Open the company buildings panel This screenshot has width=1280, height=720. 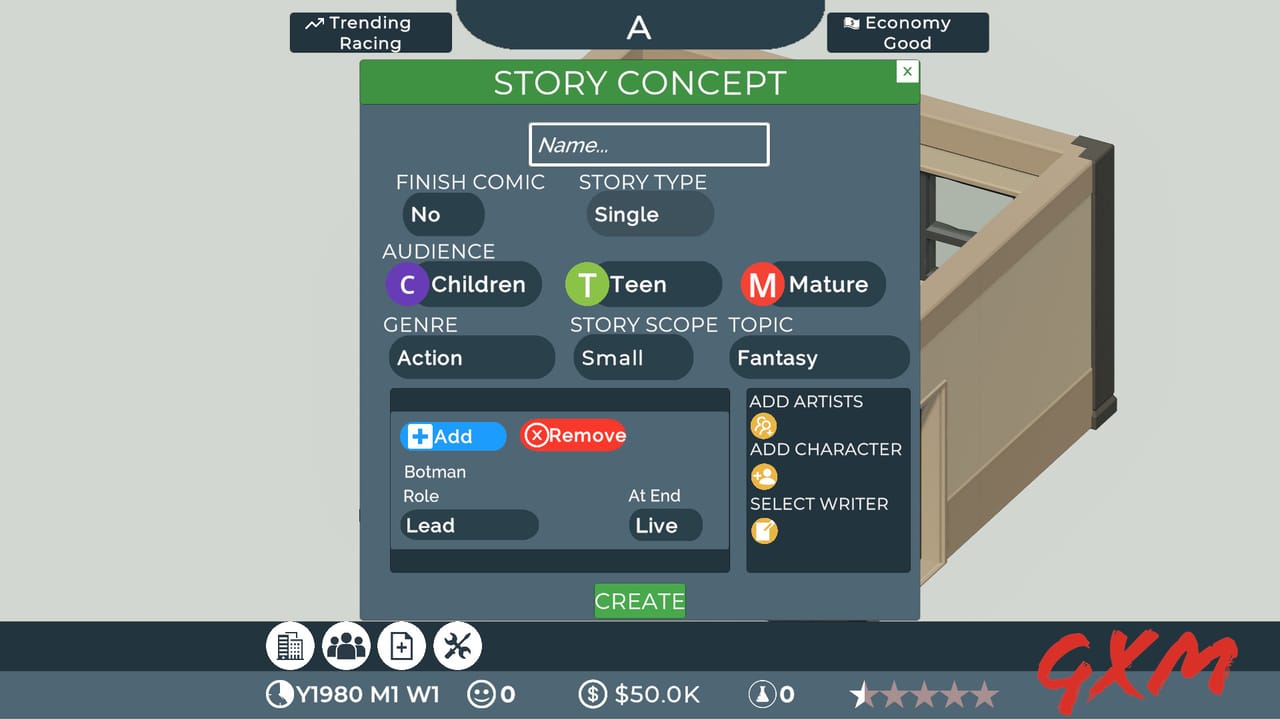[290, 645]
